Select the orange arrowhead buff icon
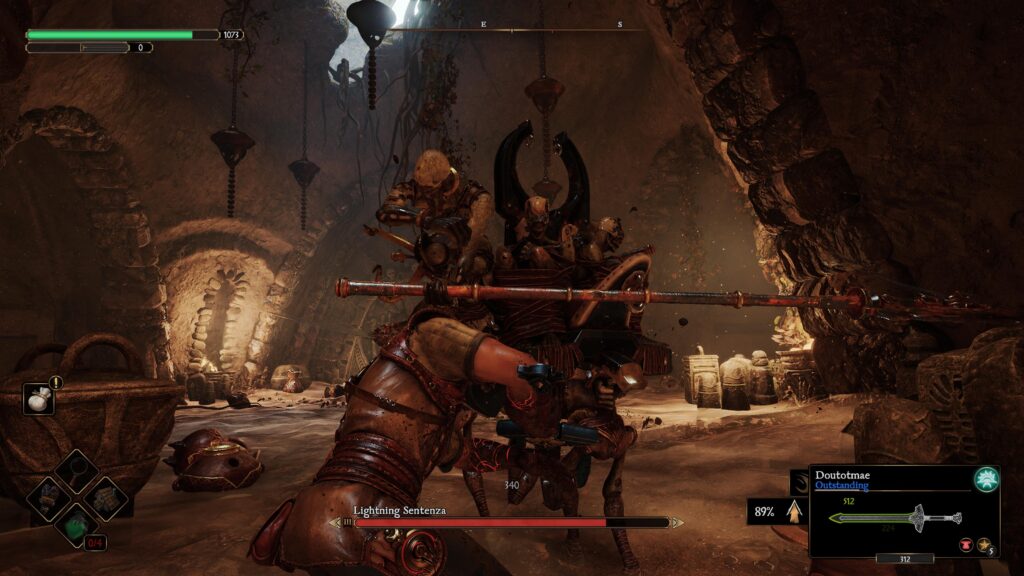This screenshot has height=576, width=1024. click(x=795, y=511)
